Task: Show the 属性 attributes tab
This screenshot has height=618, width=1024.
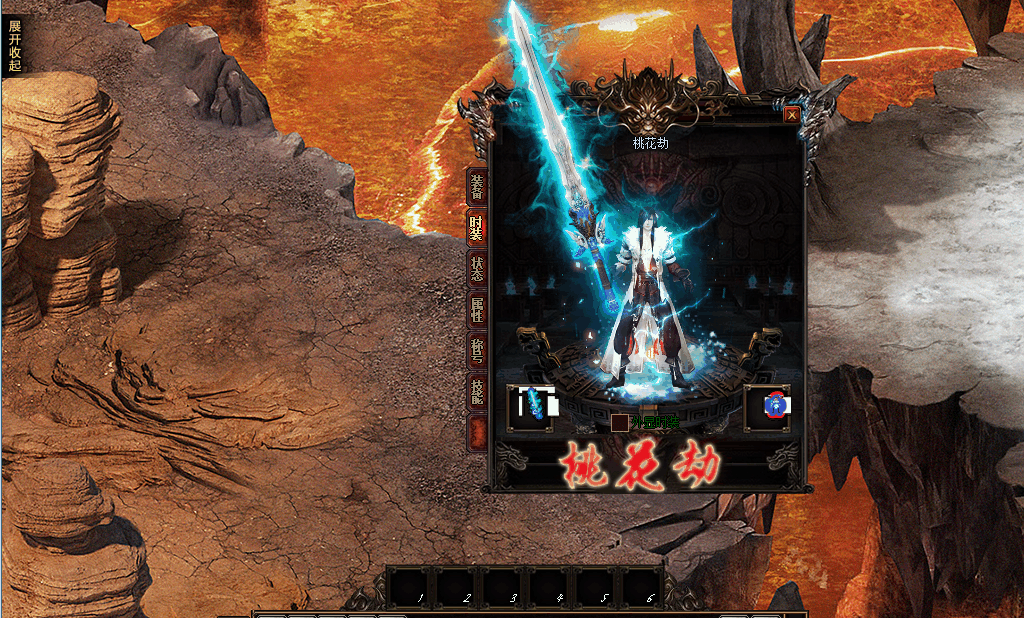Action: pyautogui.click(x=478, y=310)
